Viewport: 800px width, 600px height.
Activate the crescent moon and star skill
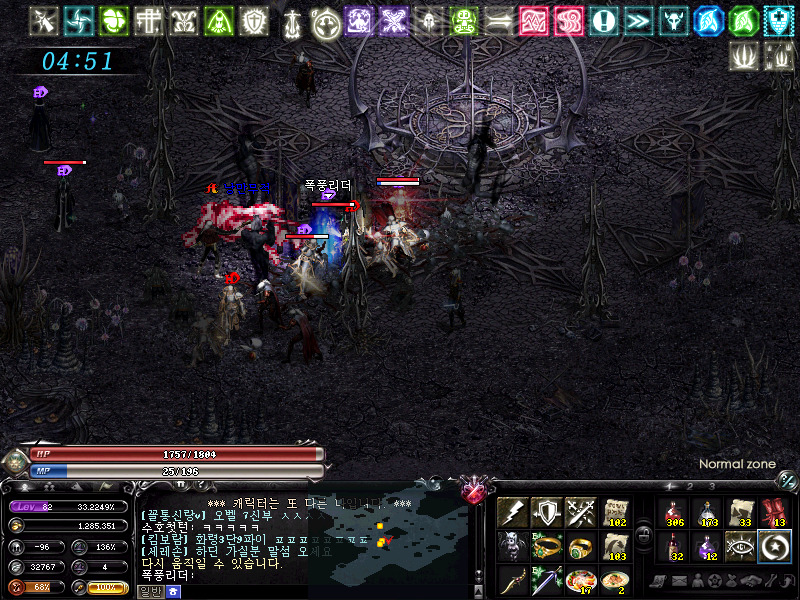tap(775, 546)
